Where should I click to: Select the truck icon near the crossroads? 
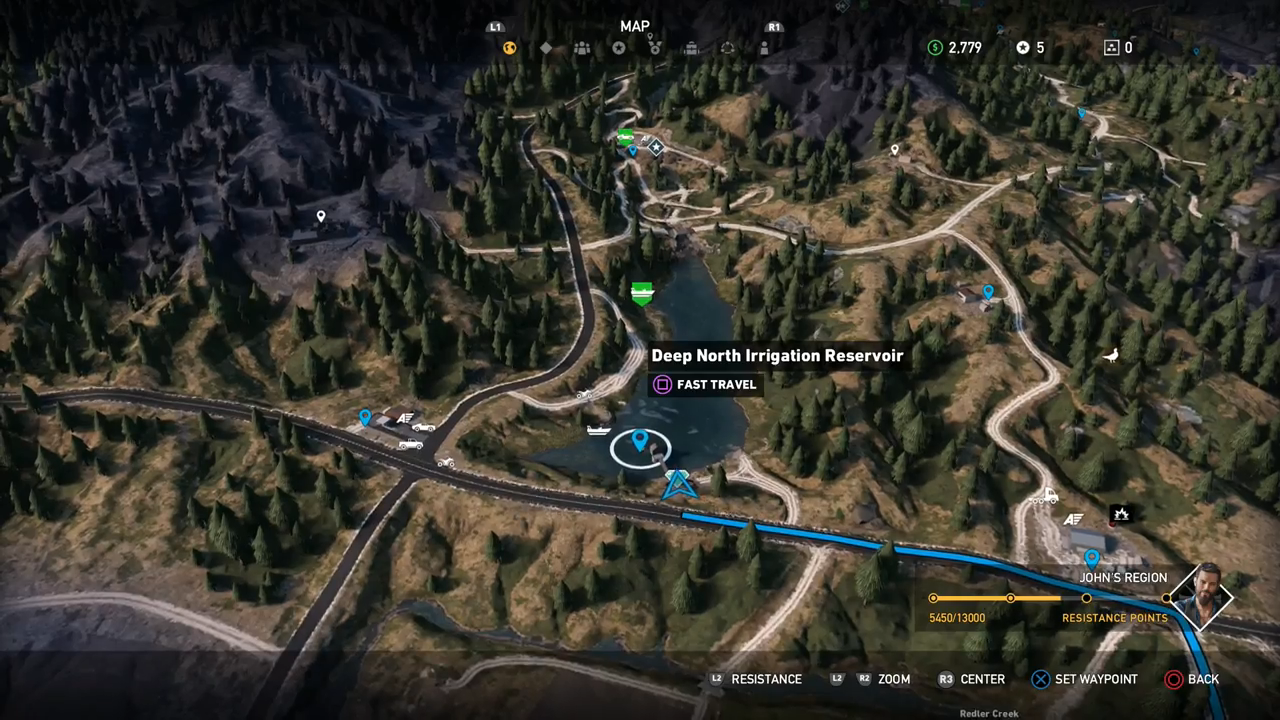pos(411,444)
